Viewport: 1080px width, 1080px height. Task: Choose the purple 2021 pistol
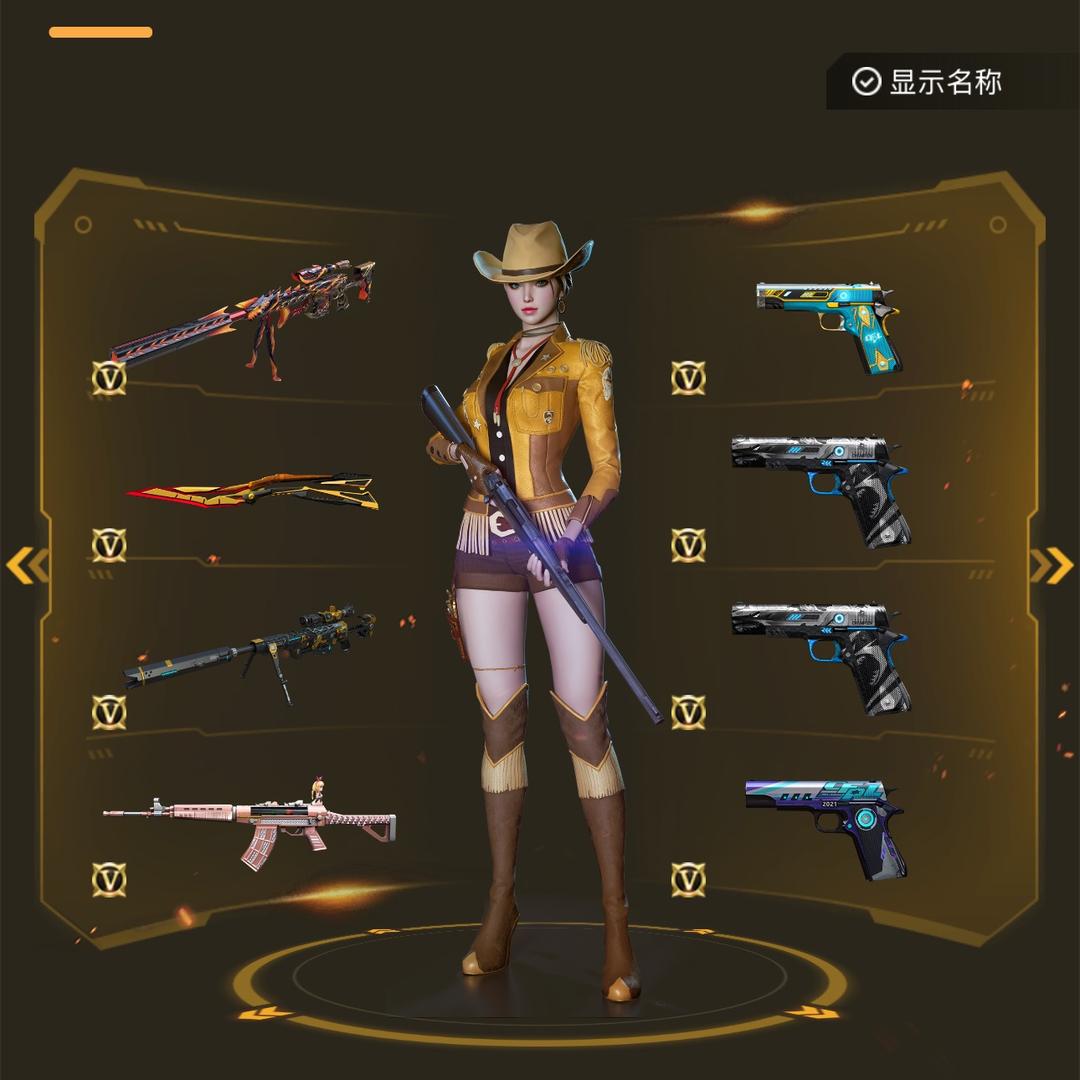click(x=826, y=824)
